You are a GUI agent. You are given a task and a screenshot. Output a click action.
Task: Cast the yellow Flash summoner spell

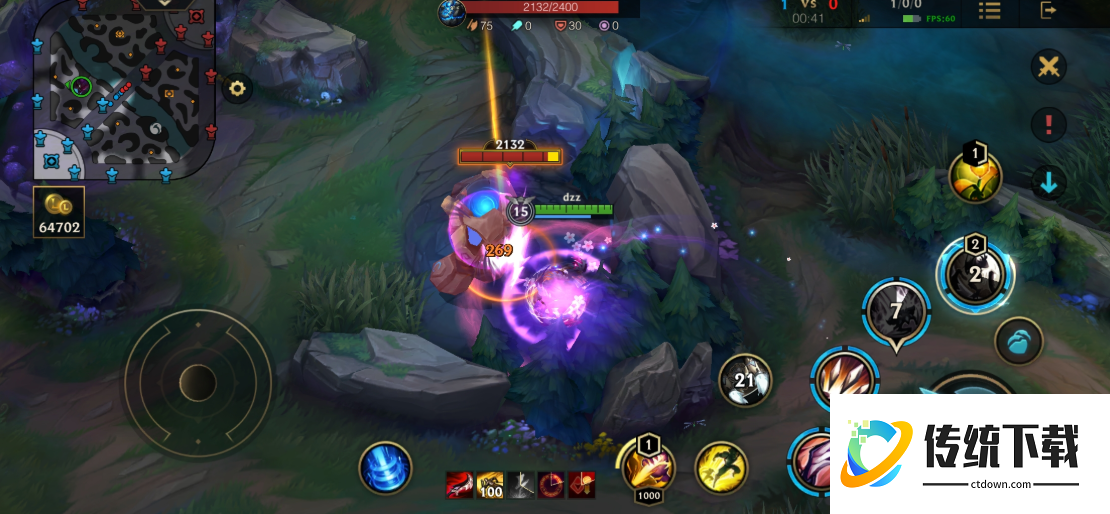click(721, 467)
